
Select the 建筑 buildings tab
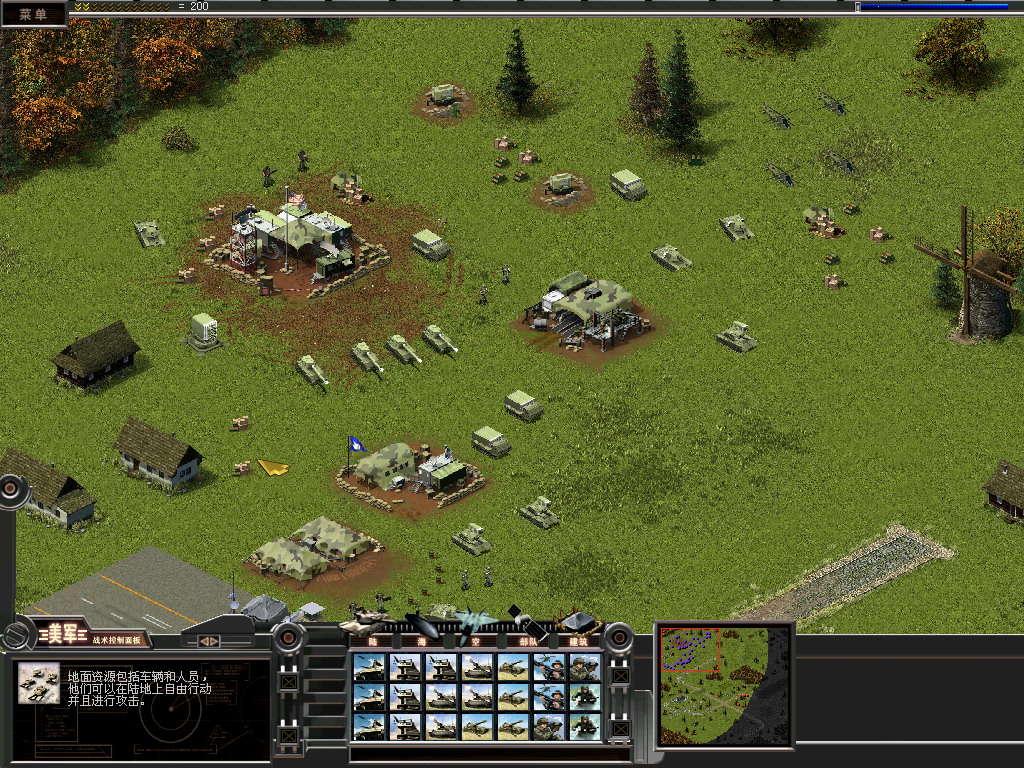[x=578, y=641]
